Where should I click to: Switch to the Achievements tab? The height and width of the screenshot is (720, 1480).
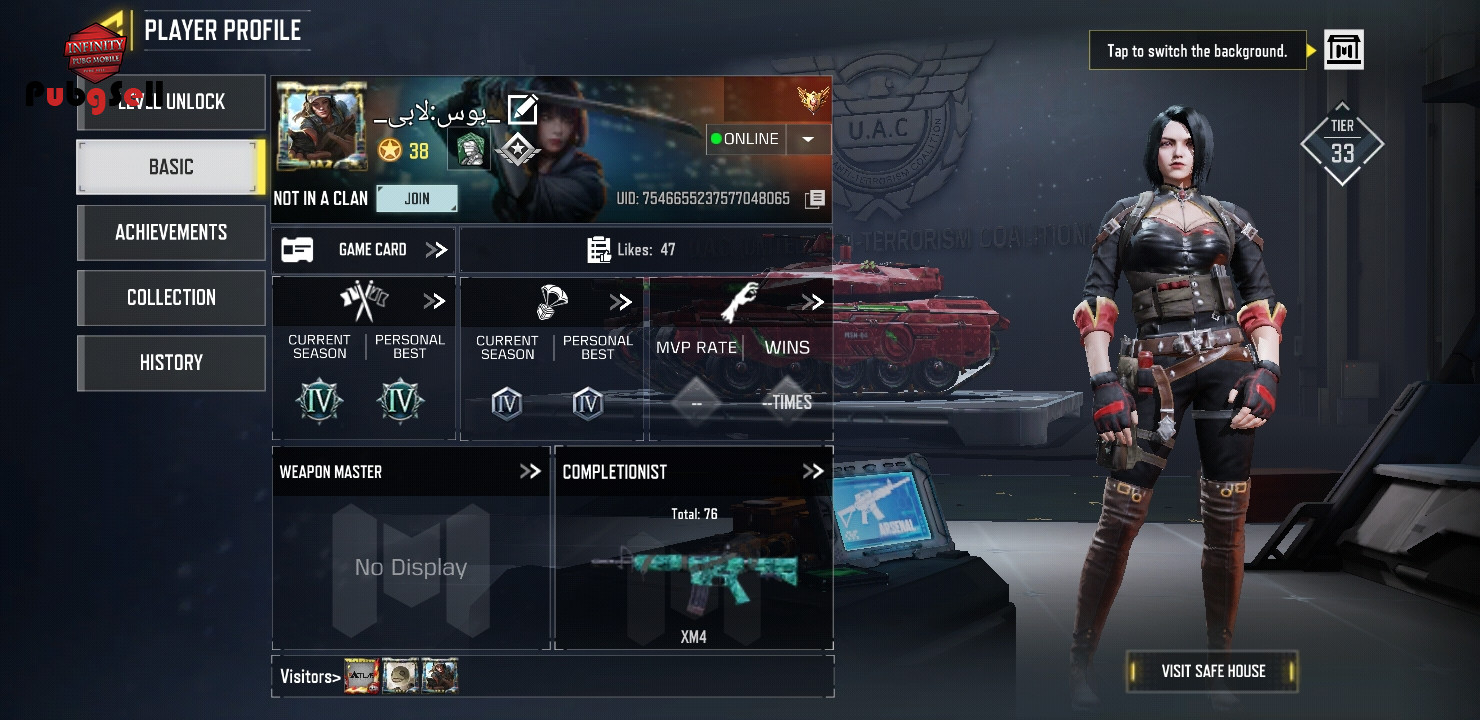[x=171, y=232]
